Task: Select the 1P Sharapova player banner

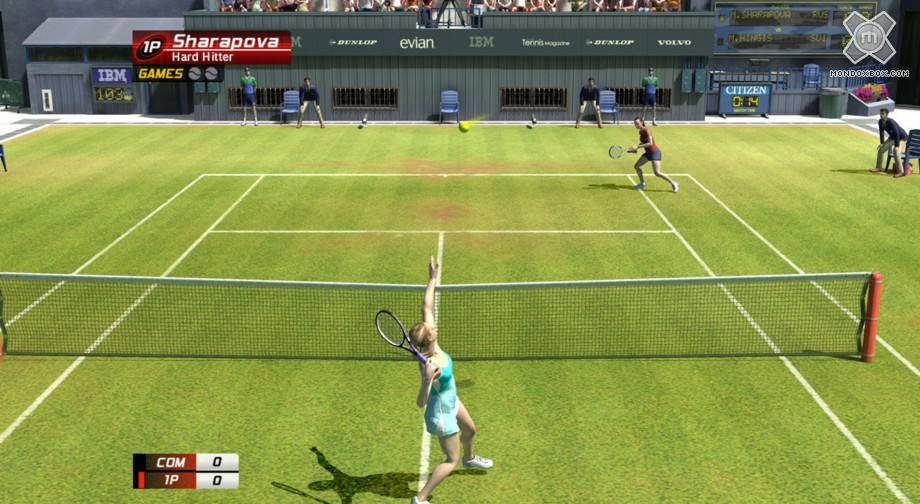Action: tap(212, 47)
